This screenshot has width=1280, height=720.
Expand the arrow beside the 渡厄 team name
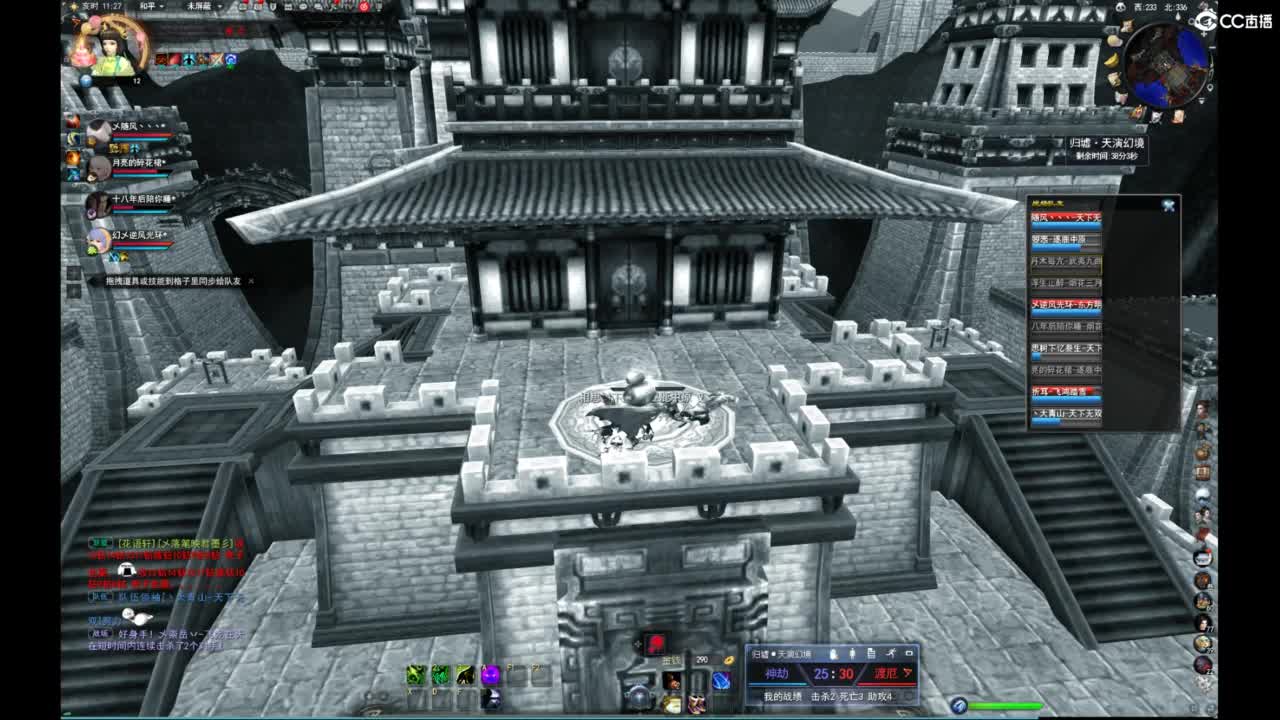tap(907, 674)
